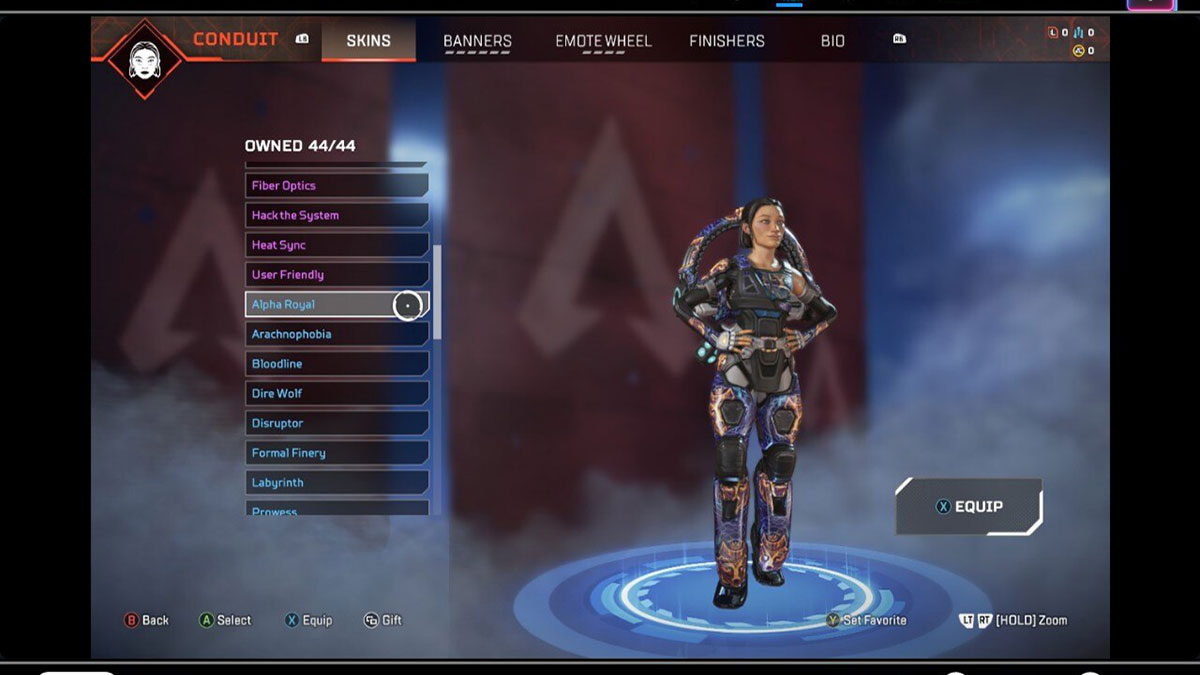This screenshot has height=675, width=1200.
Task: Choose the Formal Finery skin
Action: pyautogui.click(x=336, y=453)
